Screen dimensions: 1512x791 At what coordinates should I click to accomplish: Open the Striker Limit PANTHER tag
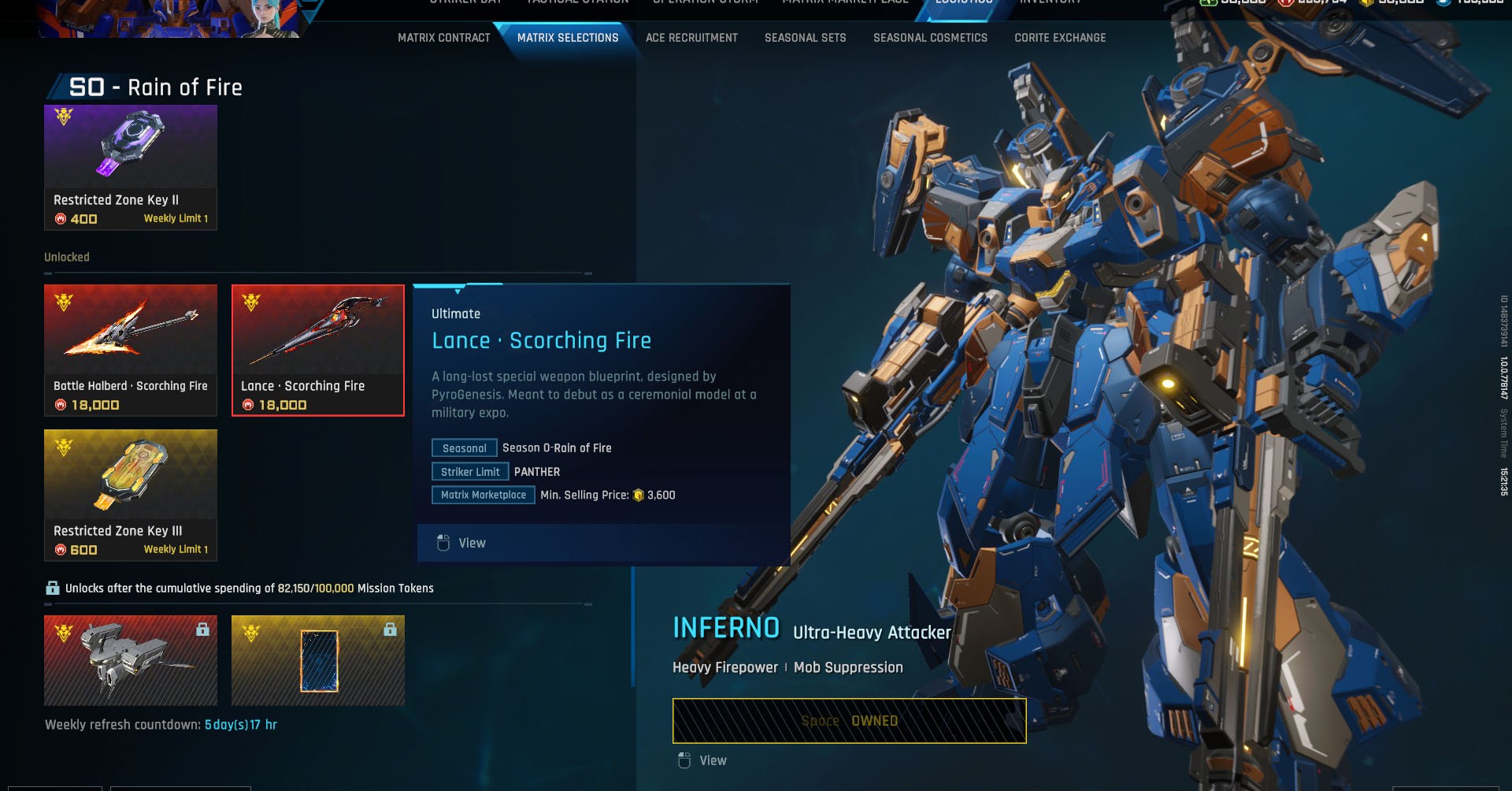click(469, 471)
